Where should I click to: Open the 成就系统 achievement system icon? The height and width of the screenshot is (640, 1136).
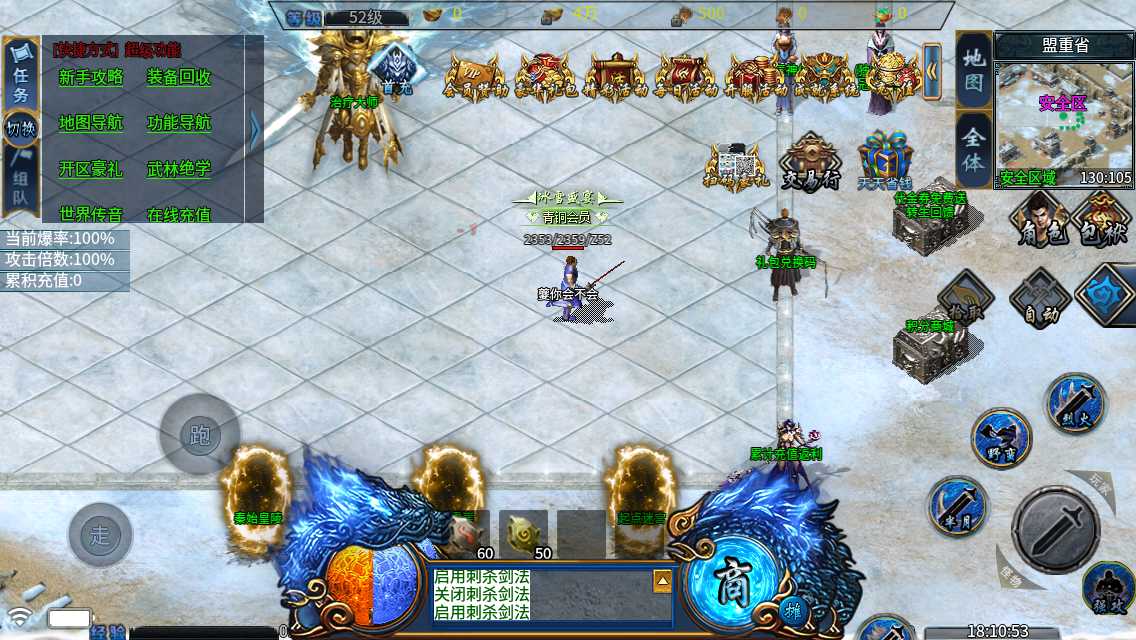(x=826, y=77)
